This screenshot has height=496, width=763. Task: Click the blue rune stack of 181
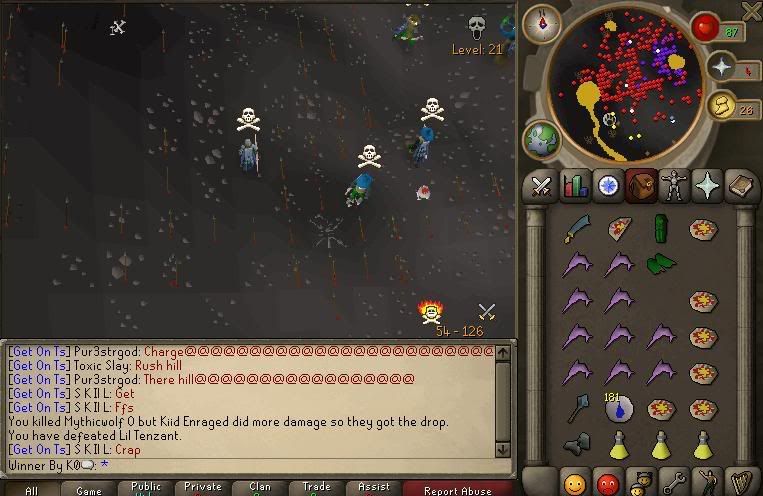619,406
